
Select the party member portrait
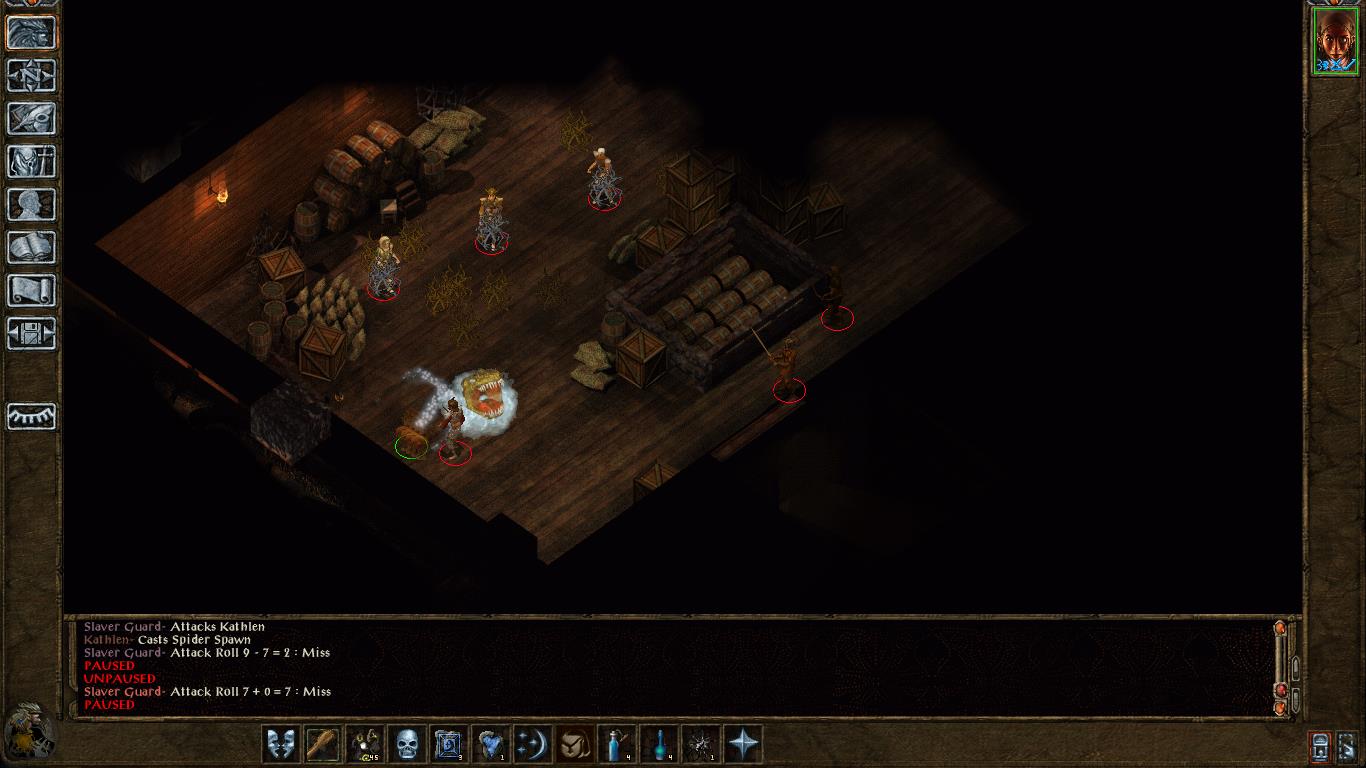tap(1335, 41)
